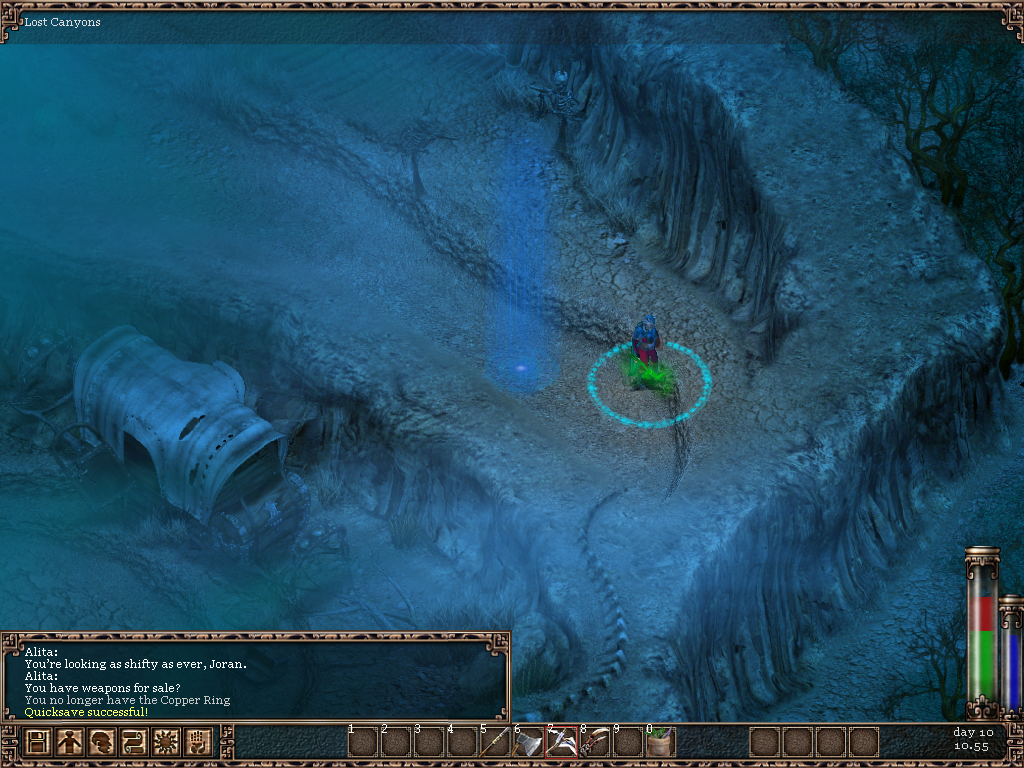Use the potted herb in slot 0
Image resolution: width=1024 pixels, height=768 pixels.
click(x=660, y=743)
